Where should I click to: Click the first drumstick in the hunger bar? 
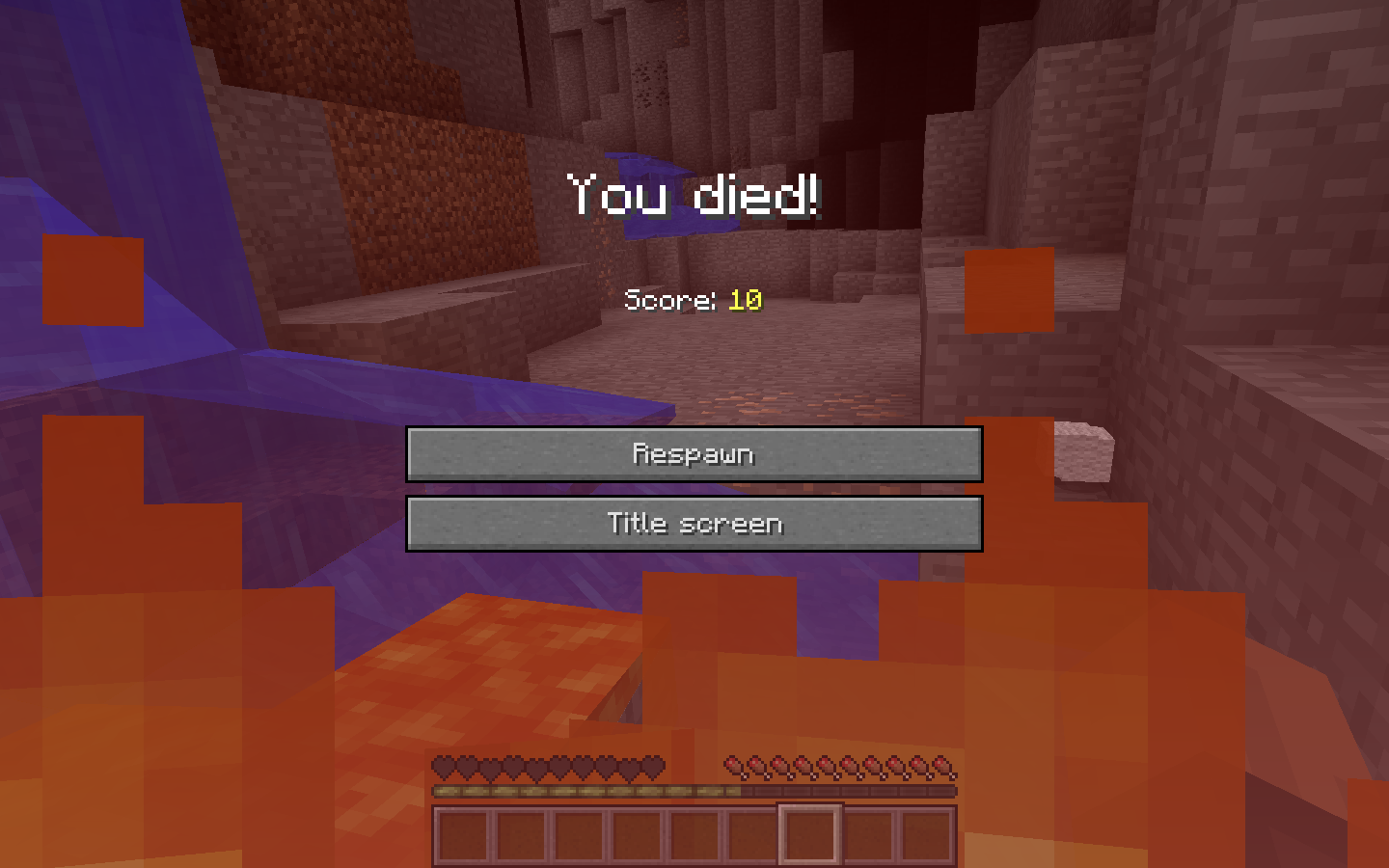[735, 766]
